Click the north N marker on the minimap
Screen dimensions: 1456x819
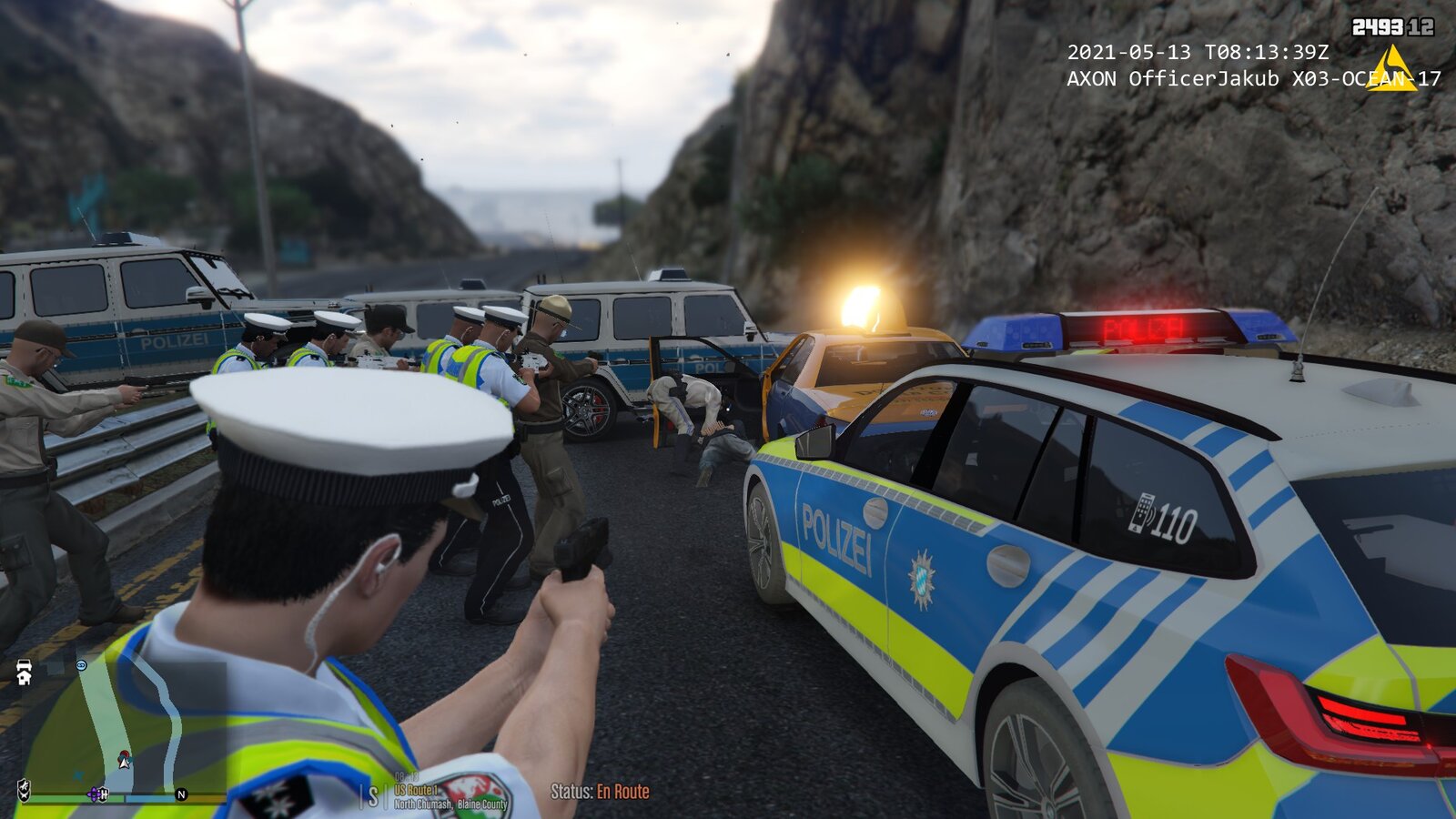point(181,794)
